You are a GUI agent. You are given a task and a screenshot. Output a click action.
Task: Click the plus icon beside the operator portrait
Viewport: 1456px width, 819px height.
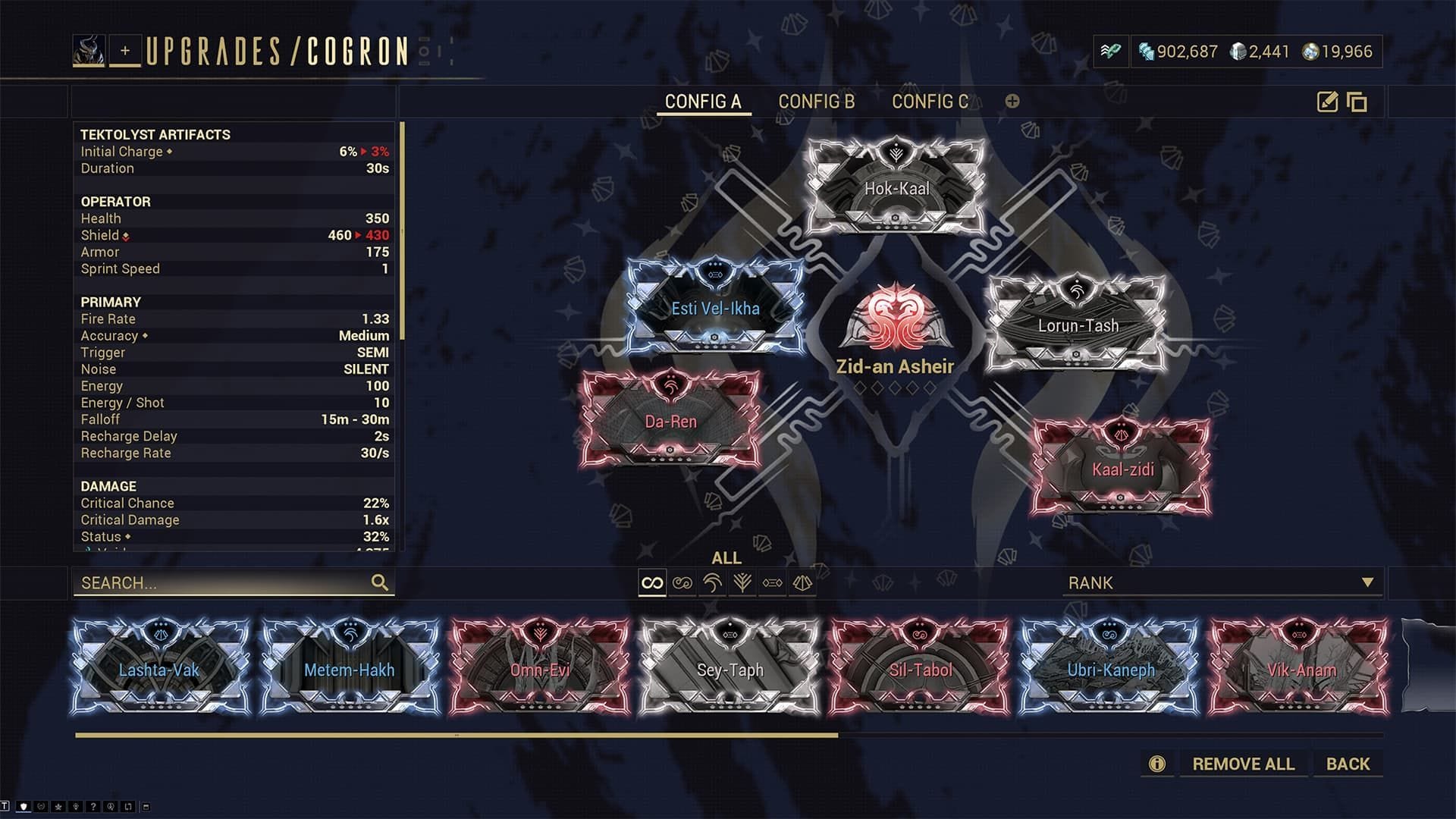click(125, 52)
